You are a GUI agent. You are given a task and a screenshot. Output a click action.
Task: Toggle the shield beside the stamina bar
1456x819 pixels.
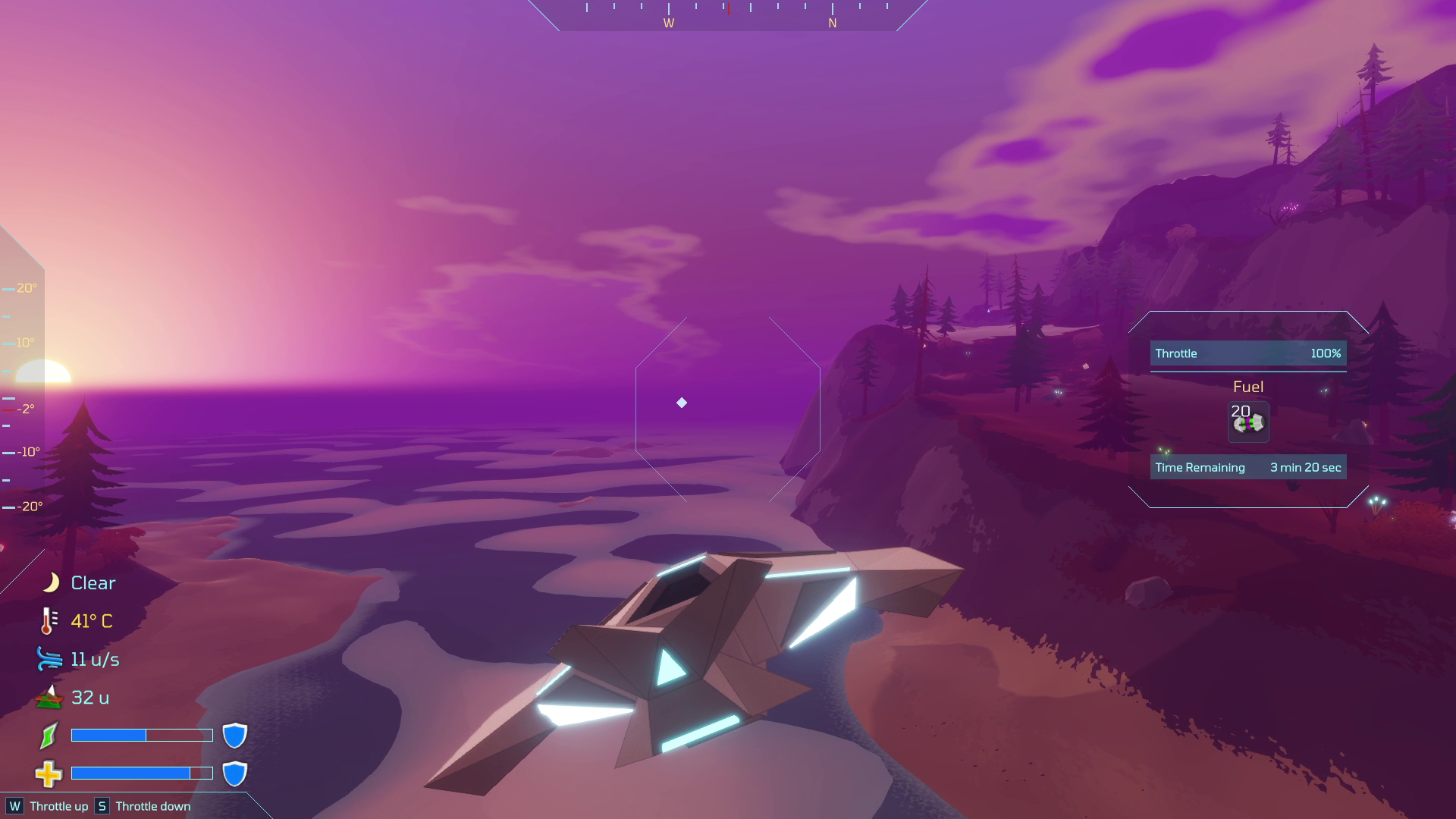(236, 734)
